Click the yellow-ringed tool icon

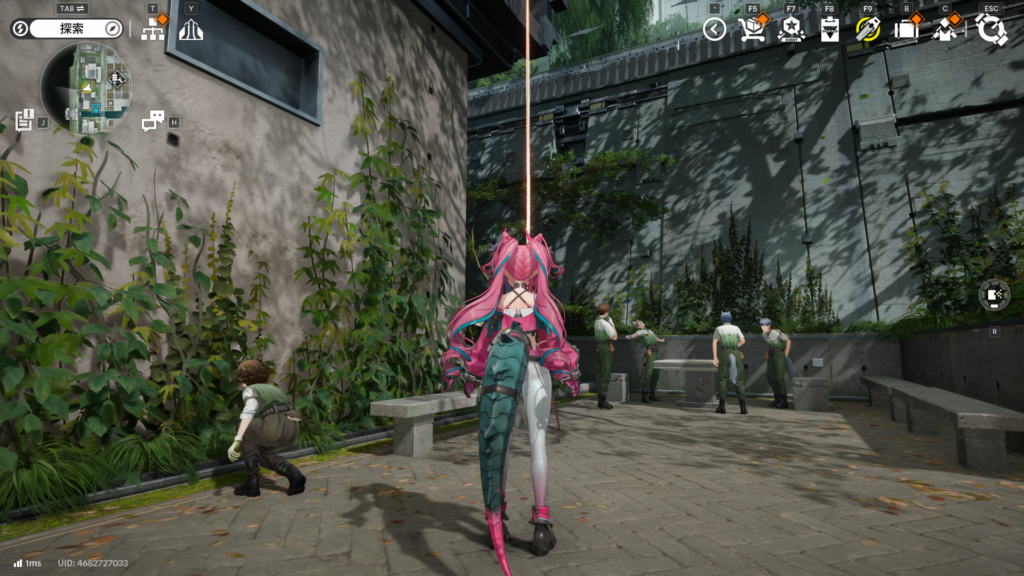click(x=867, y=29)
